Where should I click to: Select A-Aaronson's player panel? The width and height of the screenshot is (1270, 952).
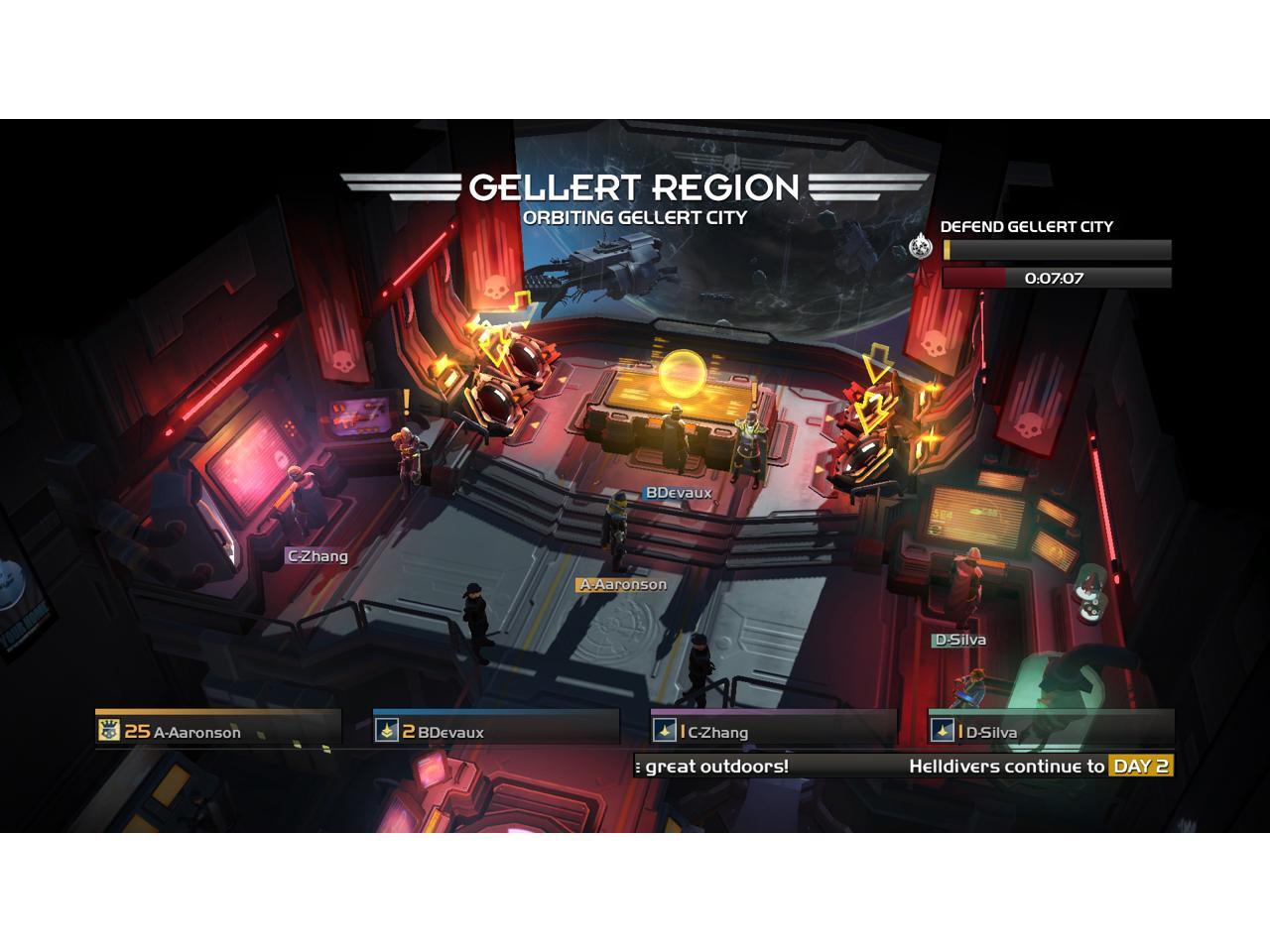pyautogui.click(x=218, y=730)
